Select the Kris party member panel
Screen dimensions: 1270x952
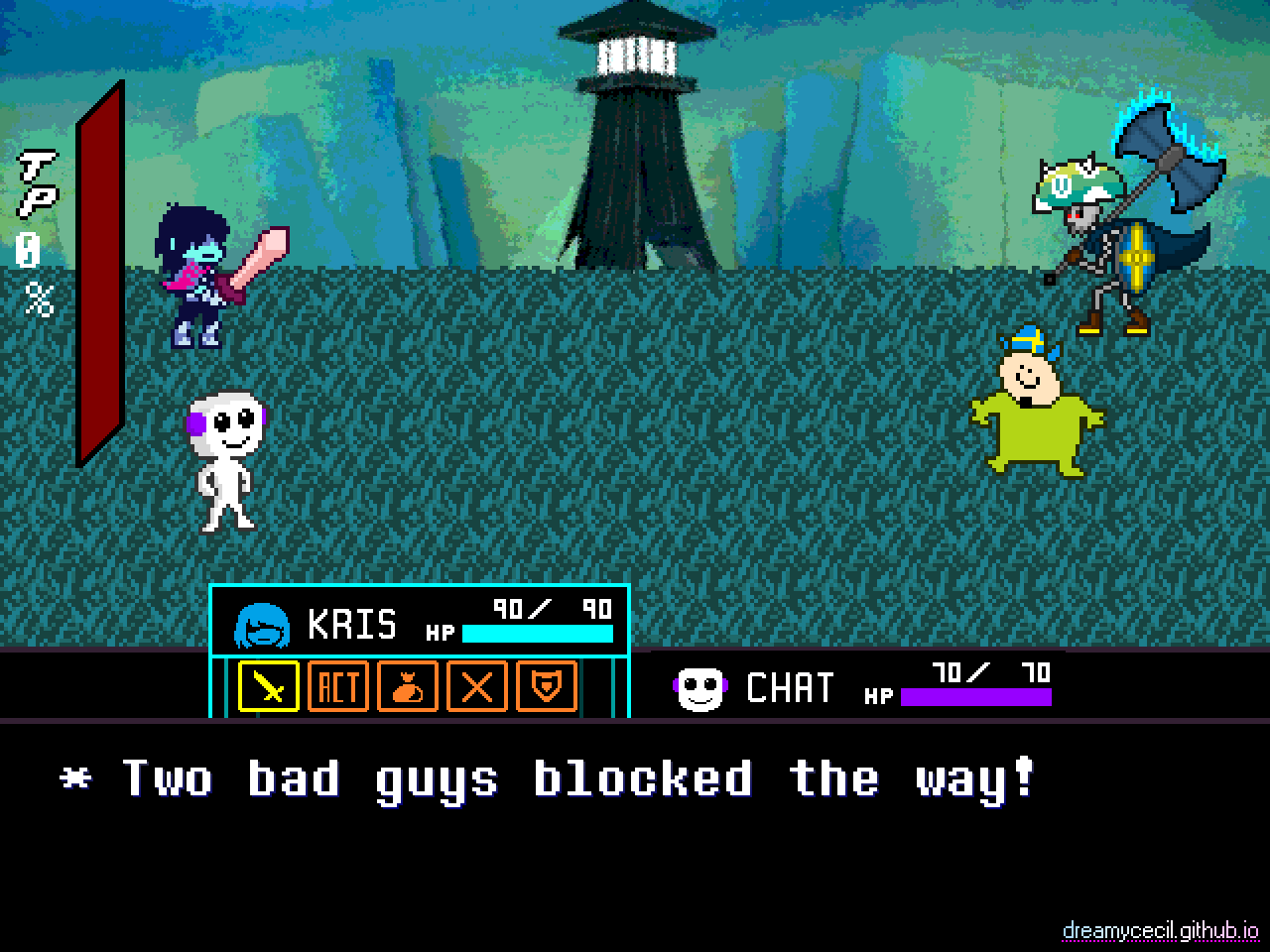point(420,623)
